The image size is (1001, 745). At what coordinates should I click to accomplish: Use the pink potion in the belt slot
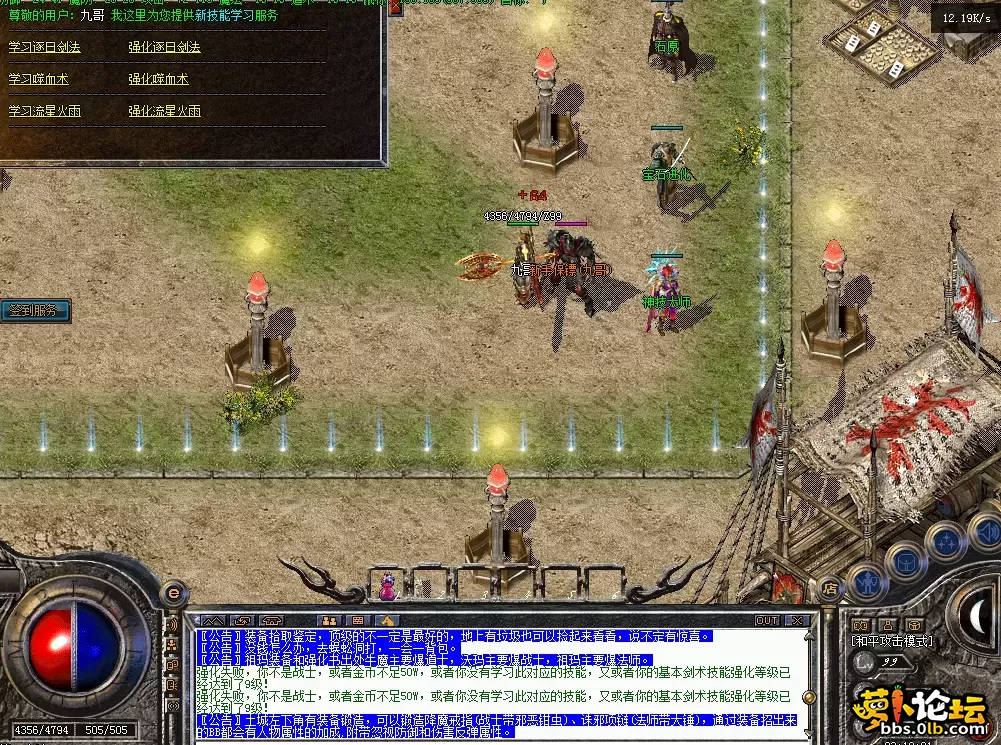[x=387, y=587]
